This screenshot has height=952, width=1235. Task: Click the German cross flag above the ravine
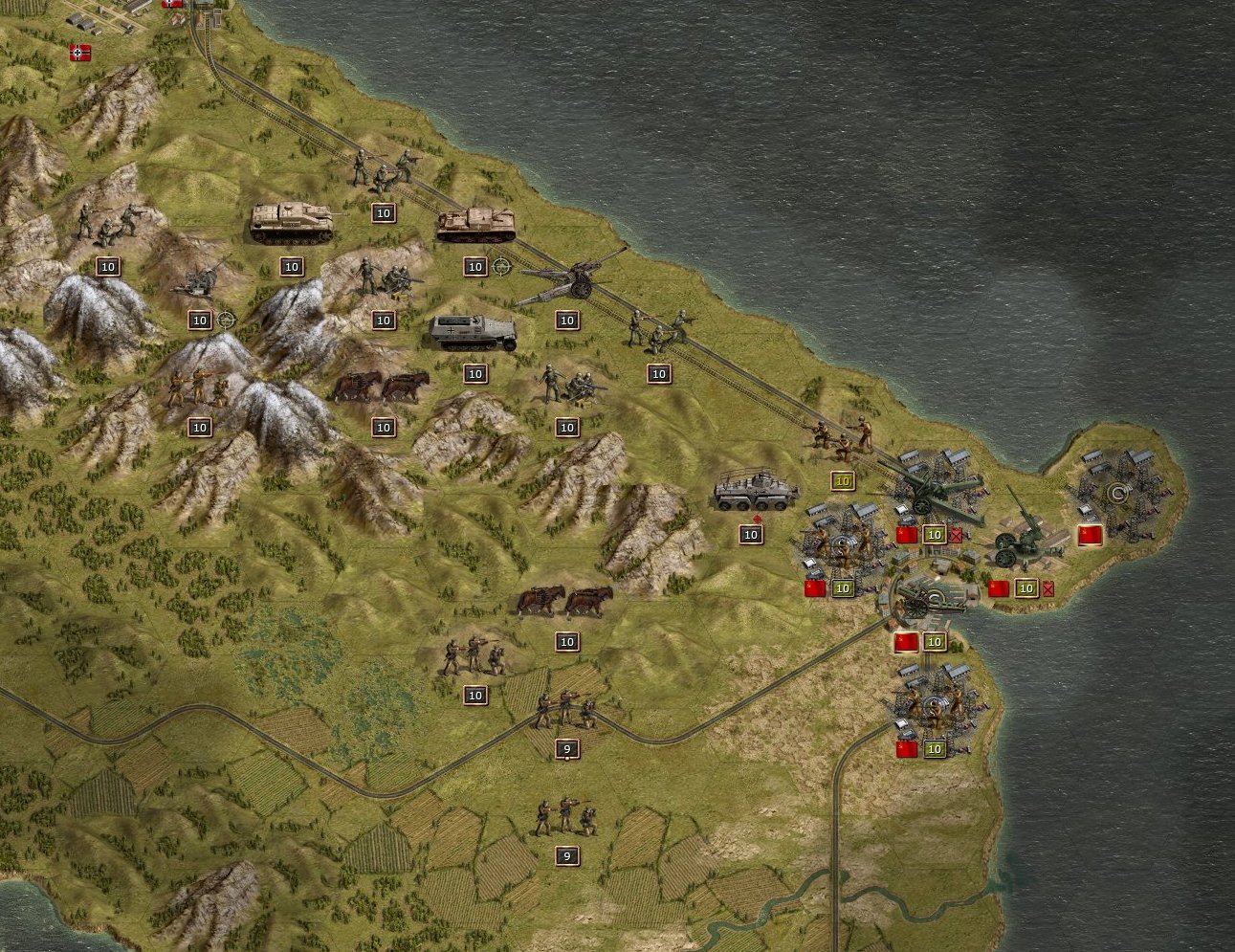78,53
